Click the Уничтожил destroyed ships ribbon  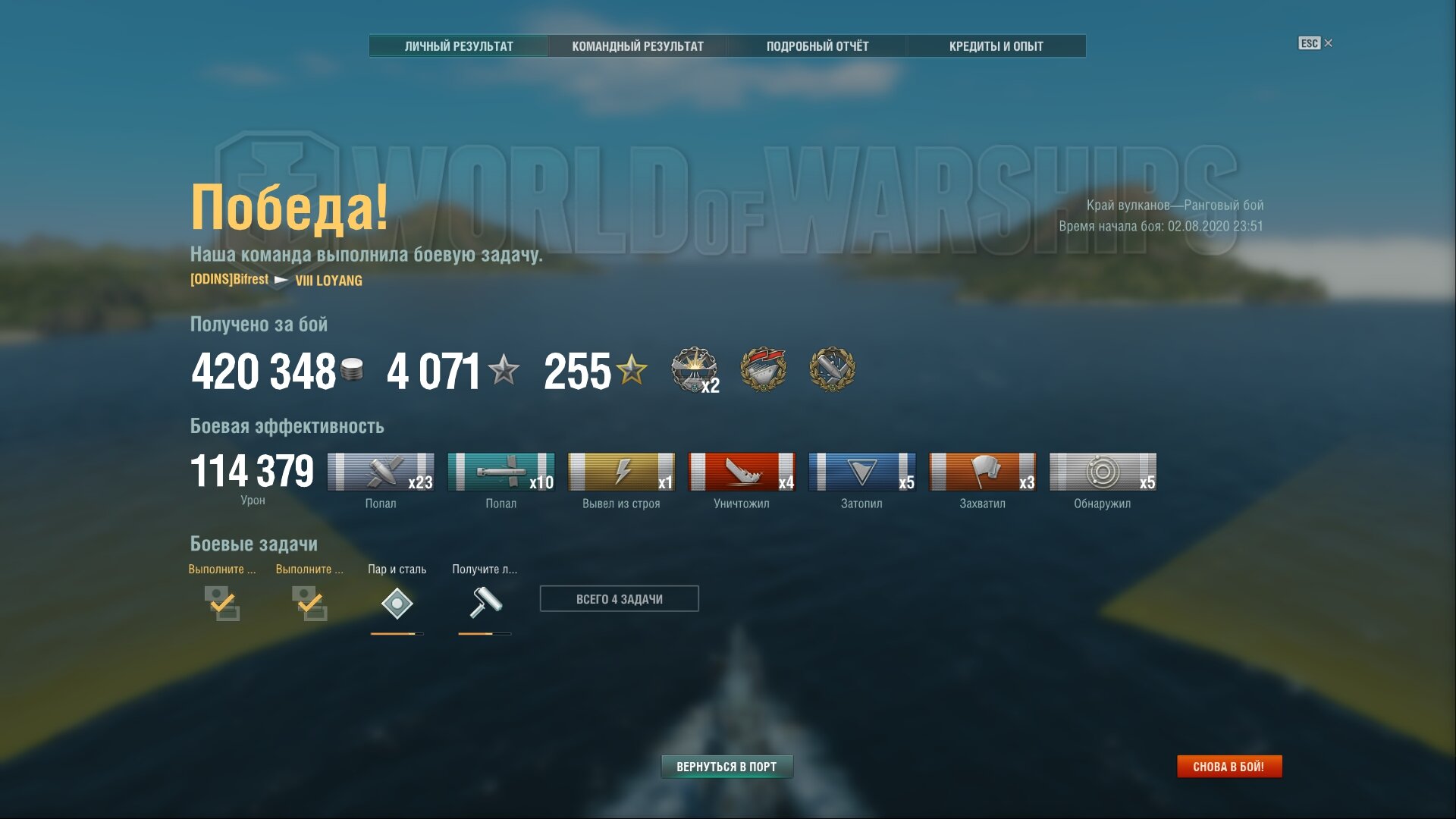(742, 472)
